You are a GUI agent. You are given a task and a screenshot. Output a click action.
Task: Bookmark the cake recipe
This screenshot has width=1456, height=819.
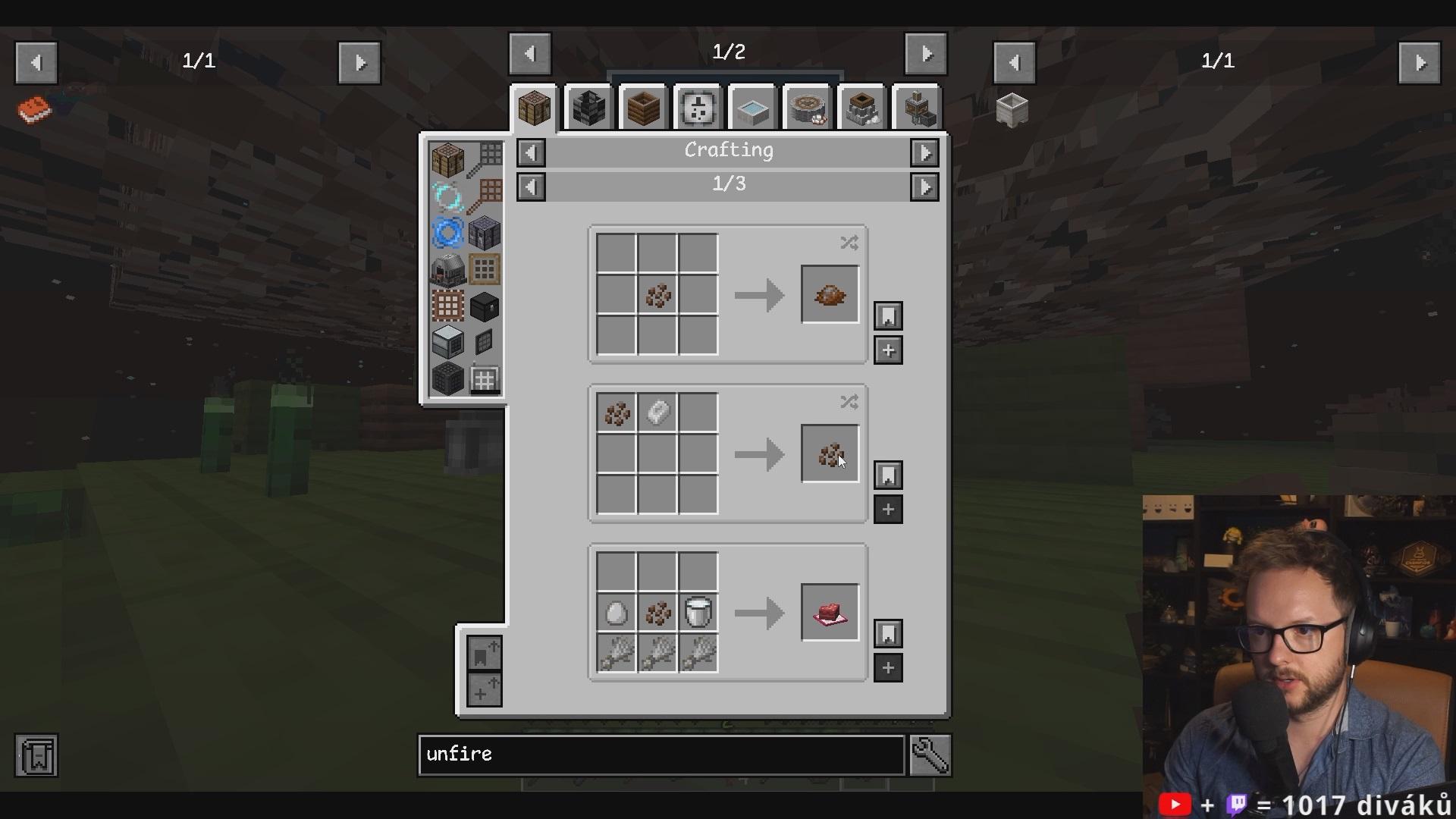click(x=888, y=633)
